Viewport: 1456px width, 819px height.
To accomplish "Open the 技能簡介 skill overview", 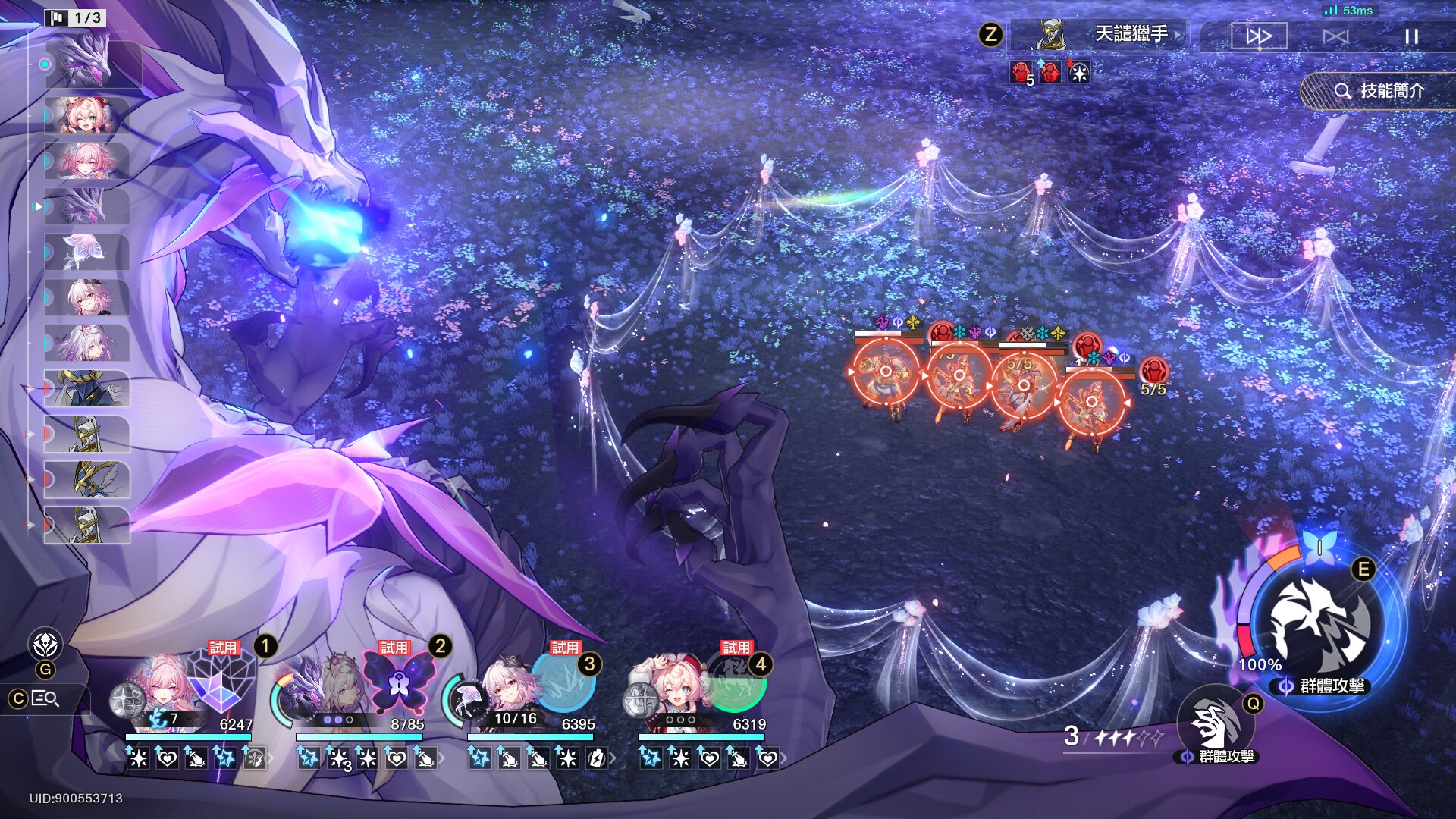I will (x=1380, y=91).
